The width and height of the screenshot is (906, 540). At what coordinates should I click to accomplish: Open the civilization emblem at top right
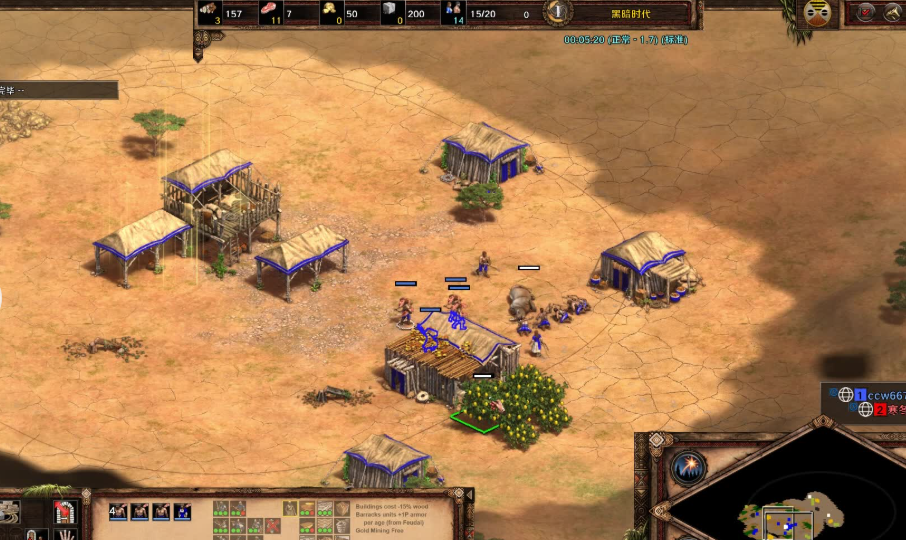pos(818,14)
